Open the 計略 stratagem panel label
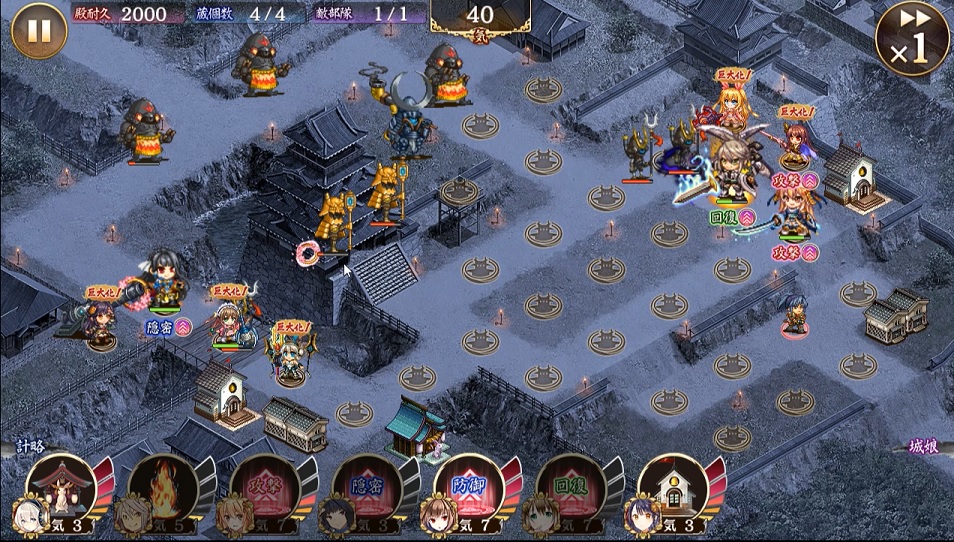Image resolution: width=954 pixels, height=542 pixels. [28, 447]
